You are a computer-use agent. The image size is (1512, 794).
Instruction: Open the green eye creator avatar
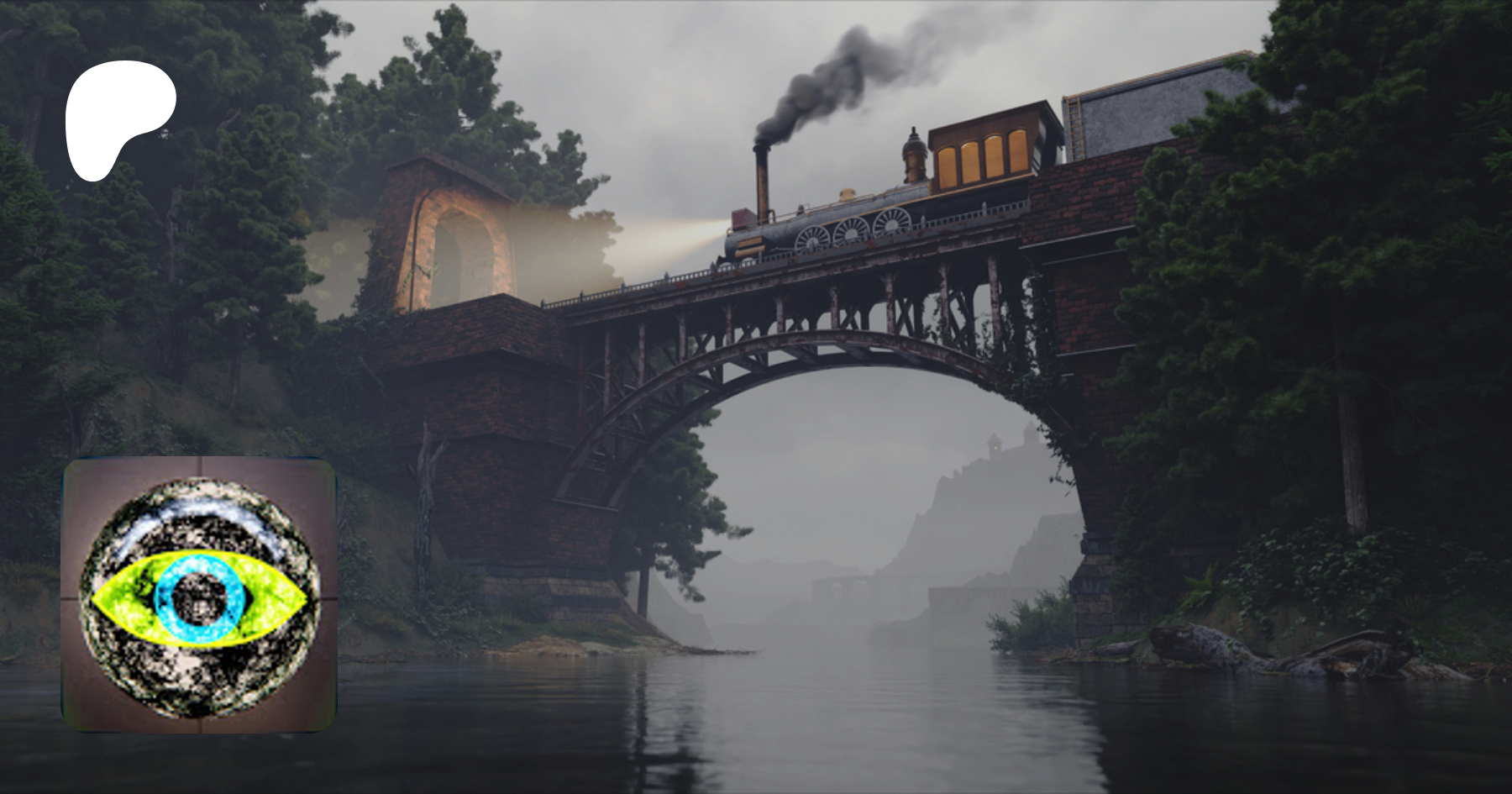coord(199,595)
